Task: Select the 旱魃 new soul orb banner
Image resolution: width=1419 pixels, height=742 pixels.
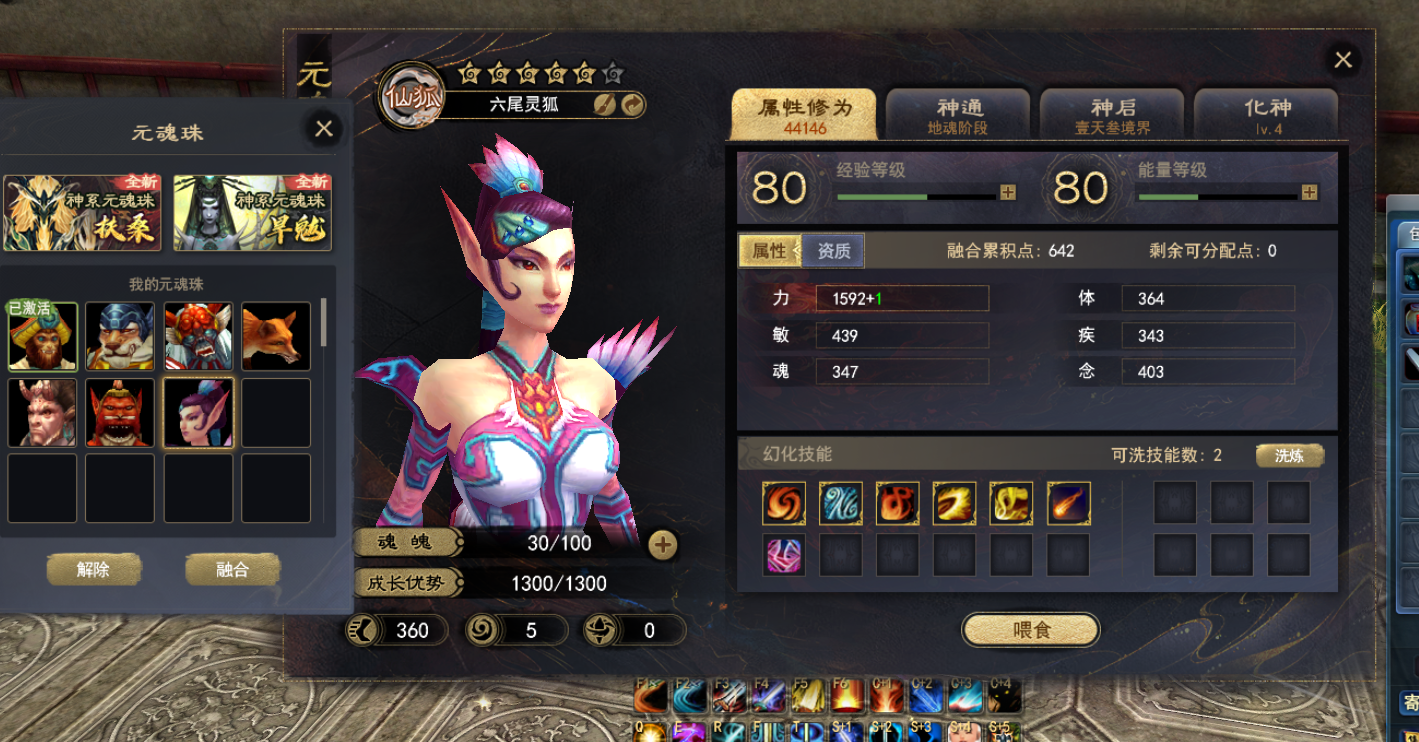Action: 252,213
